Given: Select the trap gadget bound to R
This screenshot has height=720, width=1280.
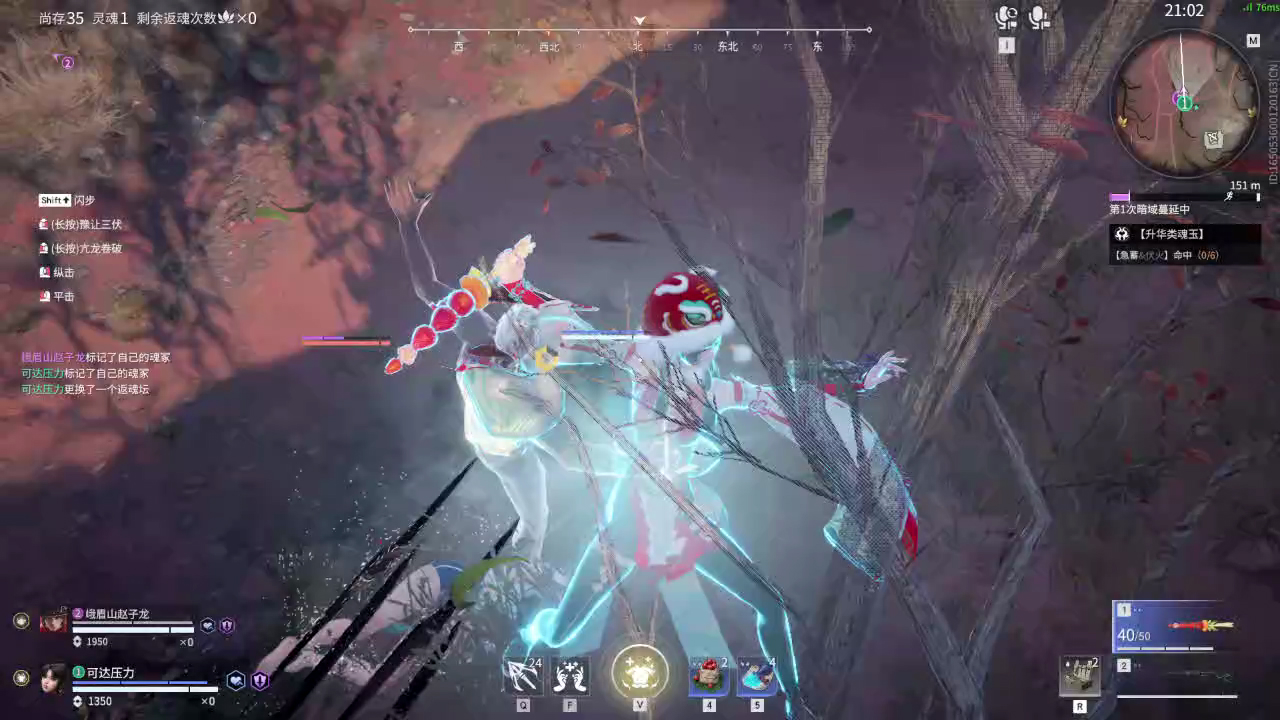Looking at the screenshot, I should 1079,676.
